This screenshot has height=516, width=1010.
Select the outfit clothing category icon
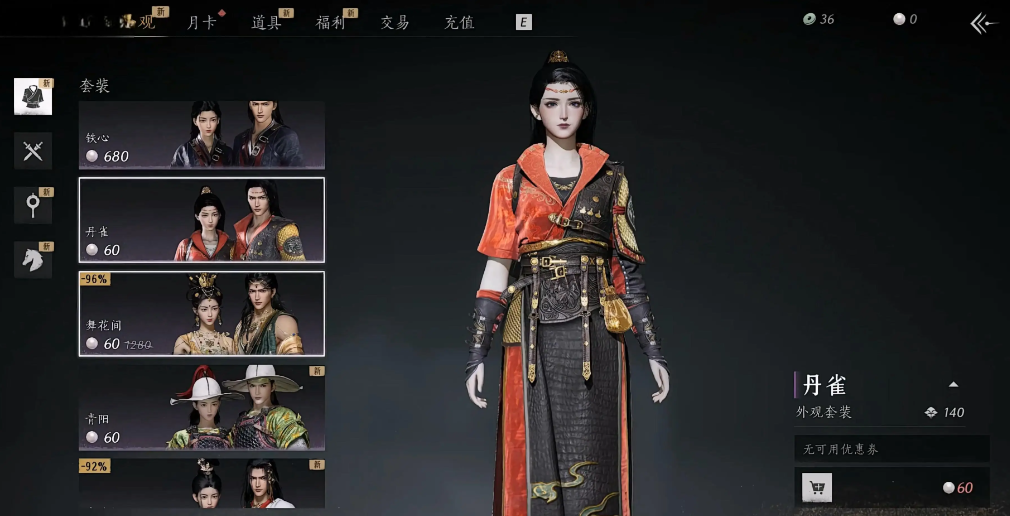coord(33,96)
